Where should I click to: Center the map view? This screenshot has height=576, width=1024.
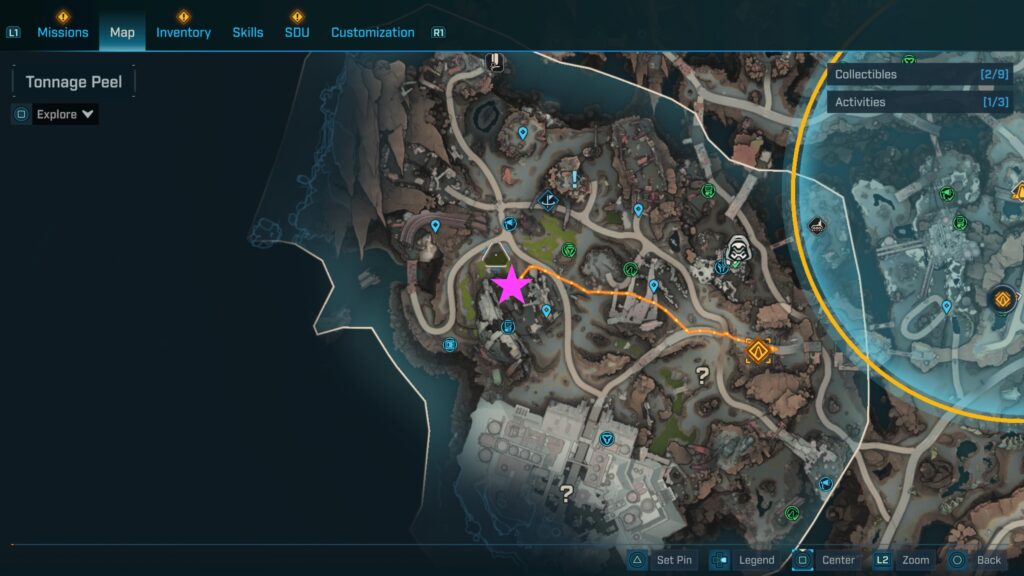point(825,560)
